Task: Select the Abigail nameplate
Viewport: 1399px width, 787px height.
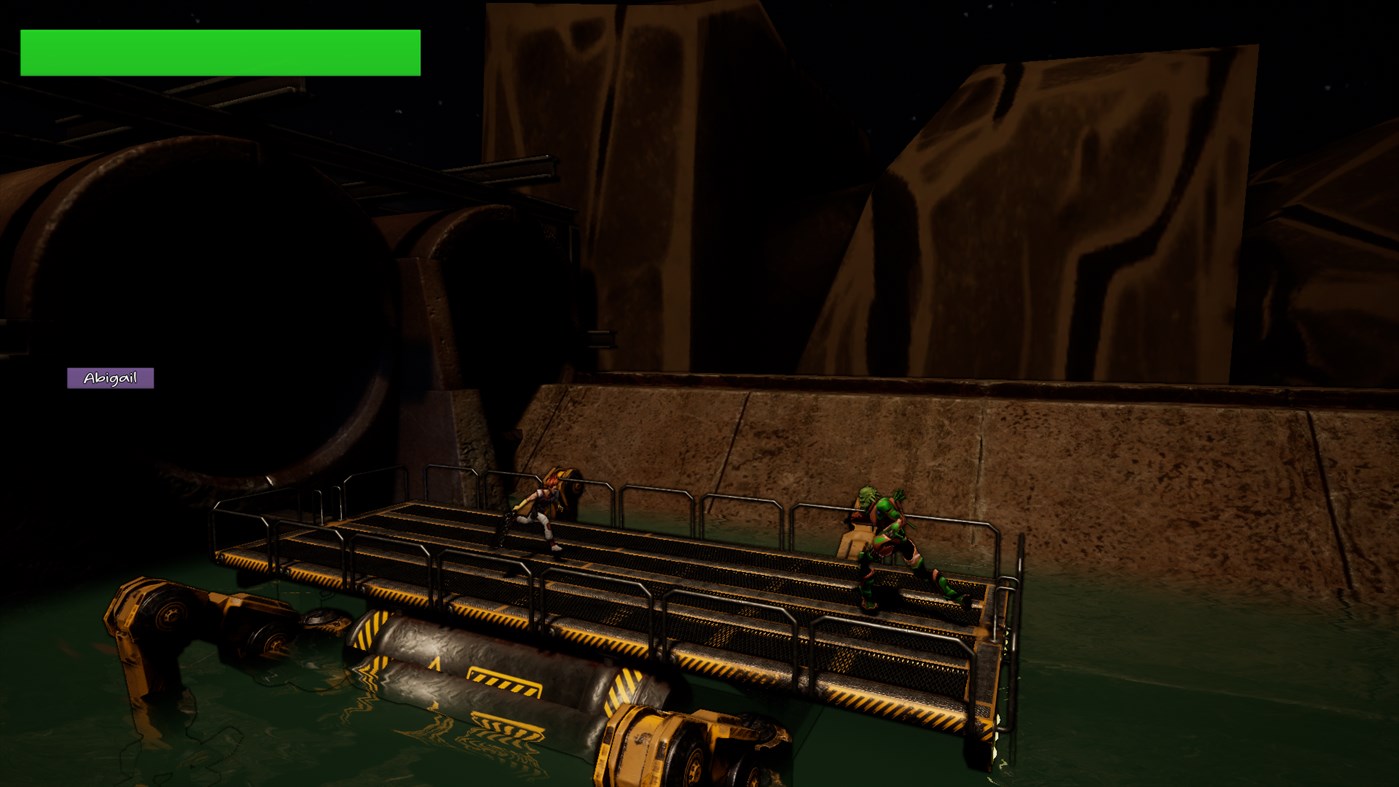Action: pos(110,377)
